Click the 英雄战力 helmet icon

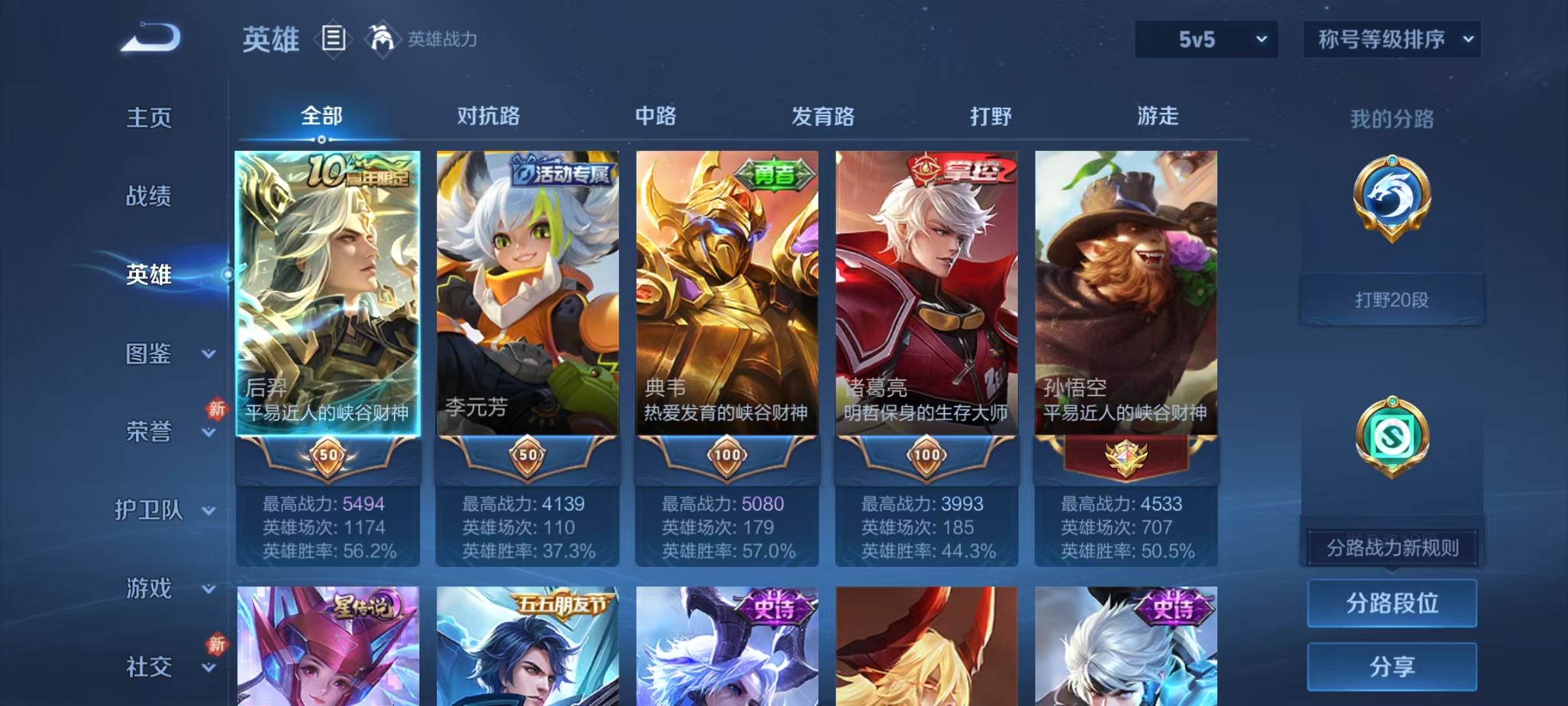(x=383, y=39)
